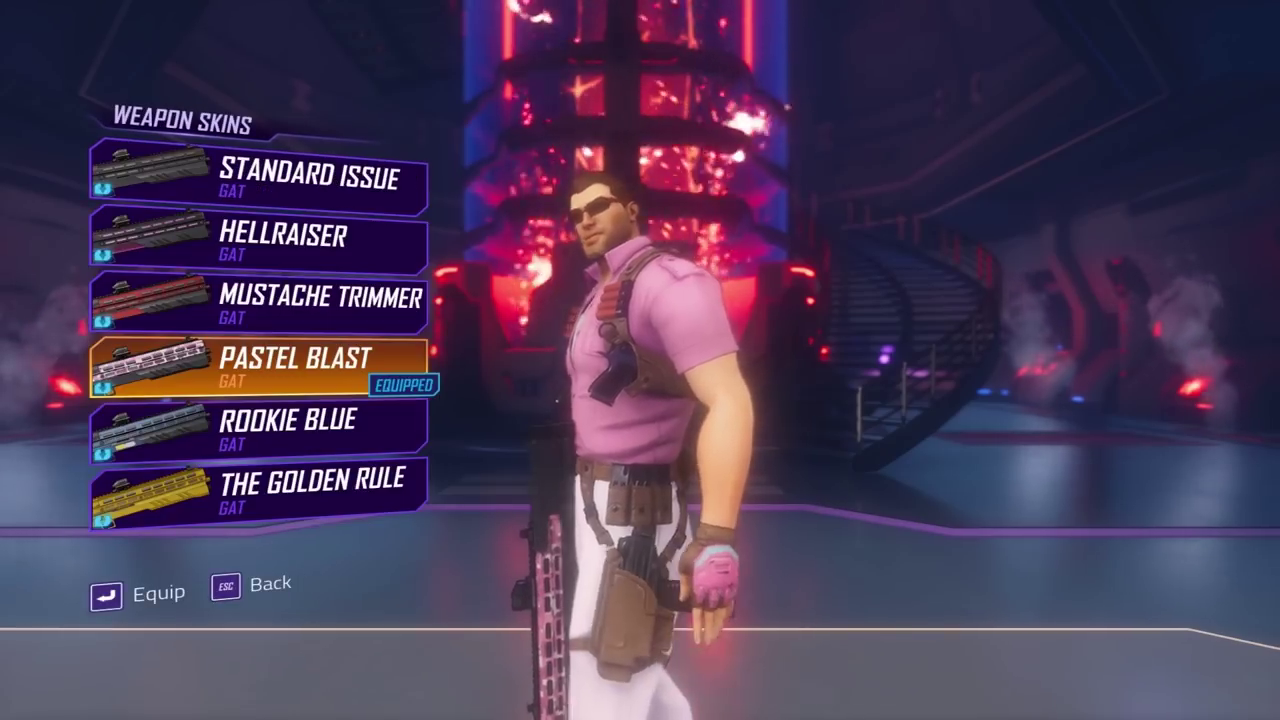Choose the Hellraiser Gat skin
The width and height of the screenshot is (1280, 720).
[260, 240]
